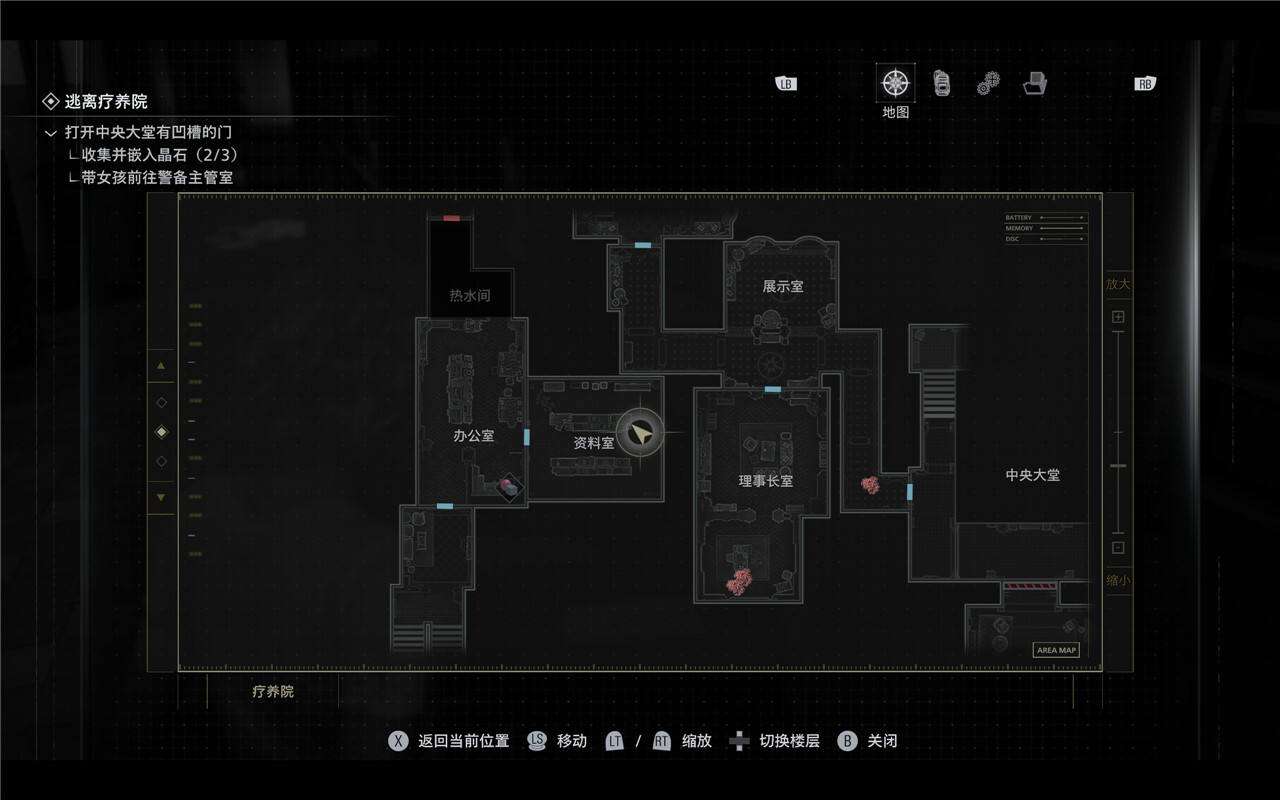Screen dimensions: 1280x800
Task: Click the map zoom slider handle
Action: pyautogui.click(x=1118, y=466)
